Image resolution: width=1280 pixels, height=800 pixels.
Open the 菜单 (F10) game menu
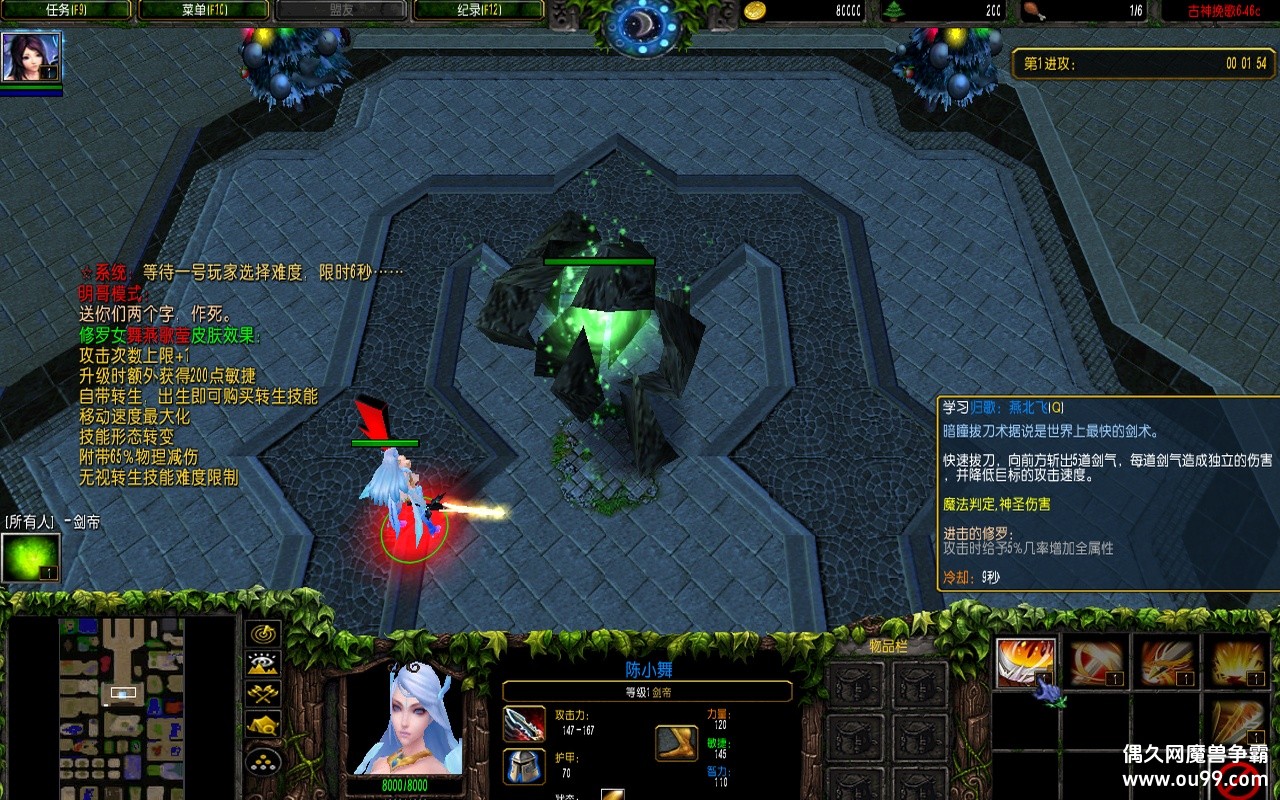pos(204,10)
